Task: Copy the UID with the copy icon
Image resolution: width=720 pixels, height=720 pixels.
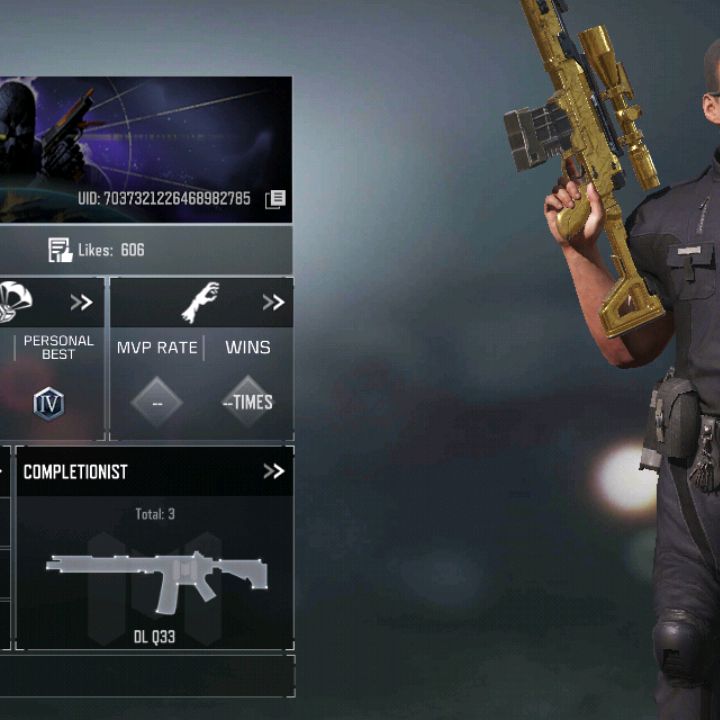Action: 275,199
